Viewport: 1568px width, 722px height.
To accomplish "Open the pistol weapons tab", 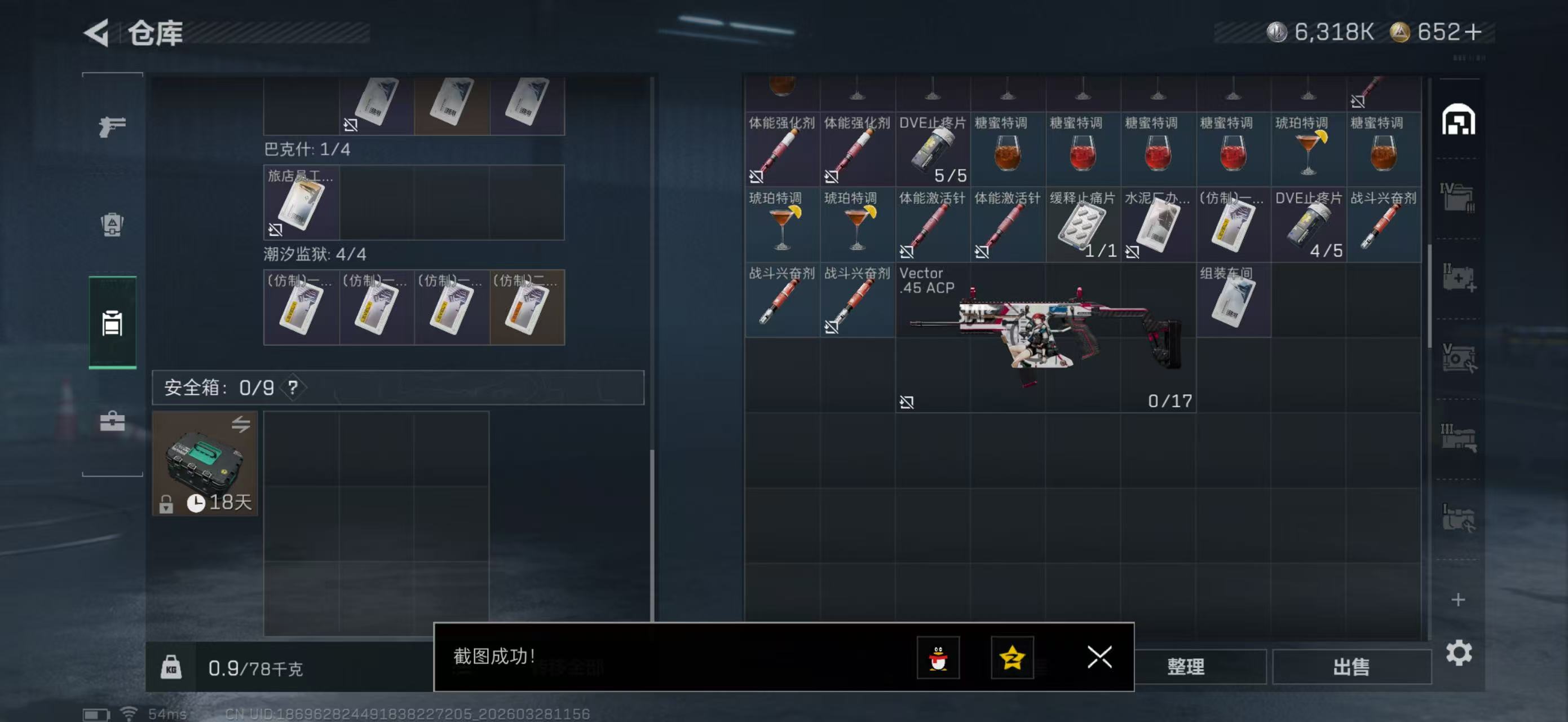I will coord(113,126).
